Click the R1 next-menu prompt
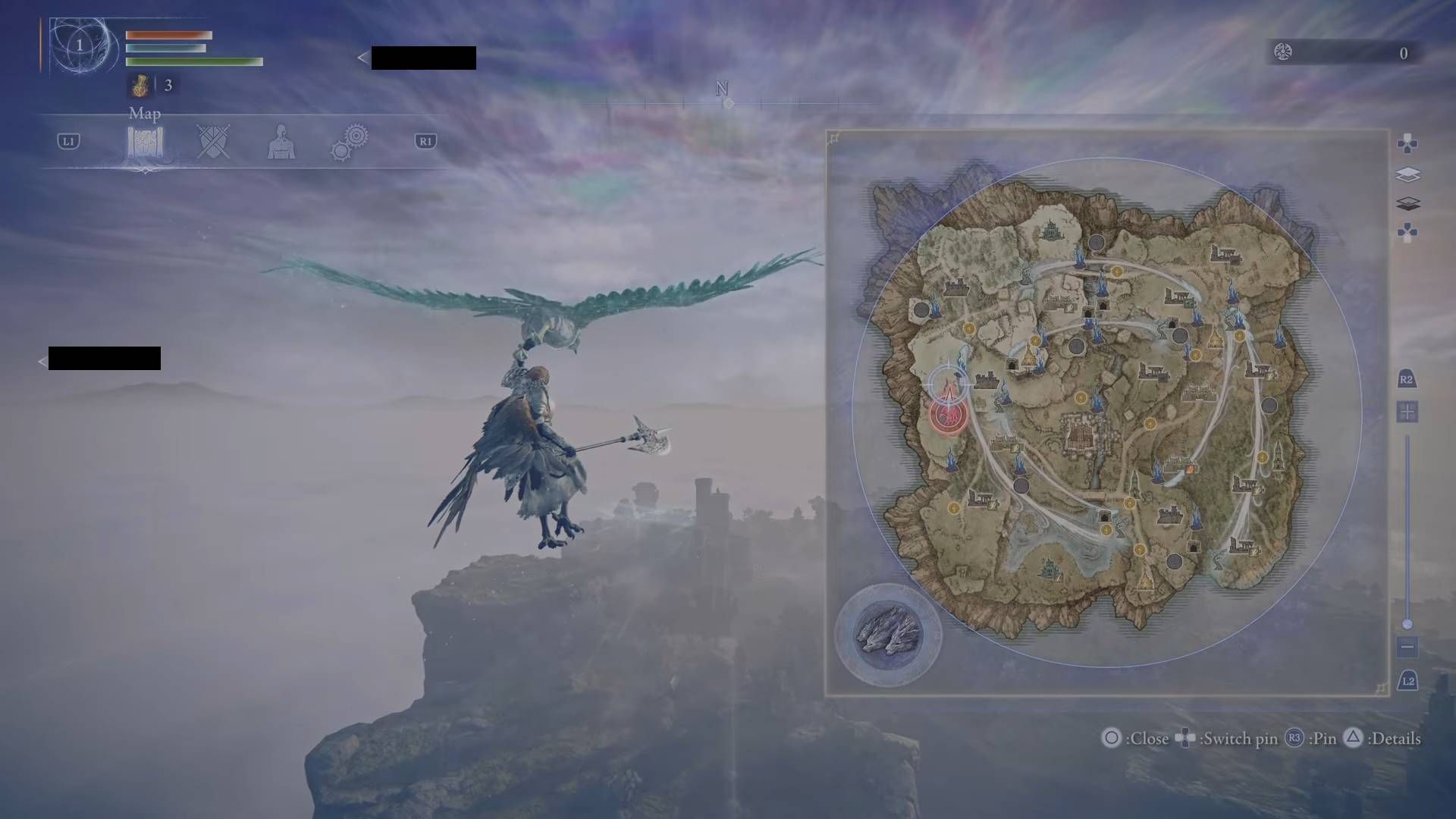The image size is (1456, 819). pos(424,141)
